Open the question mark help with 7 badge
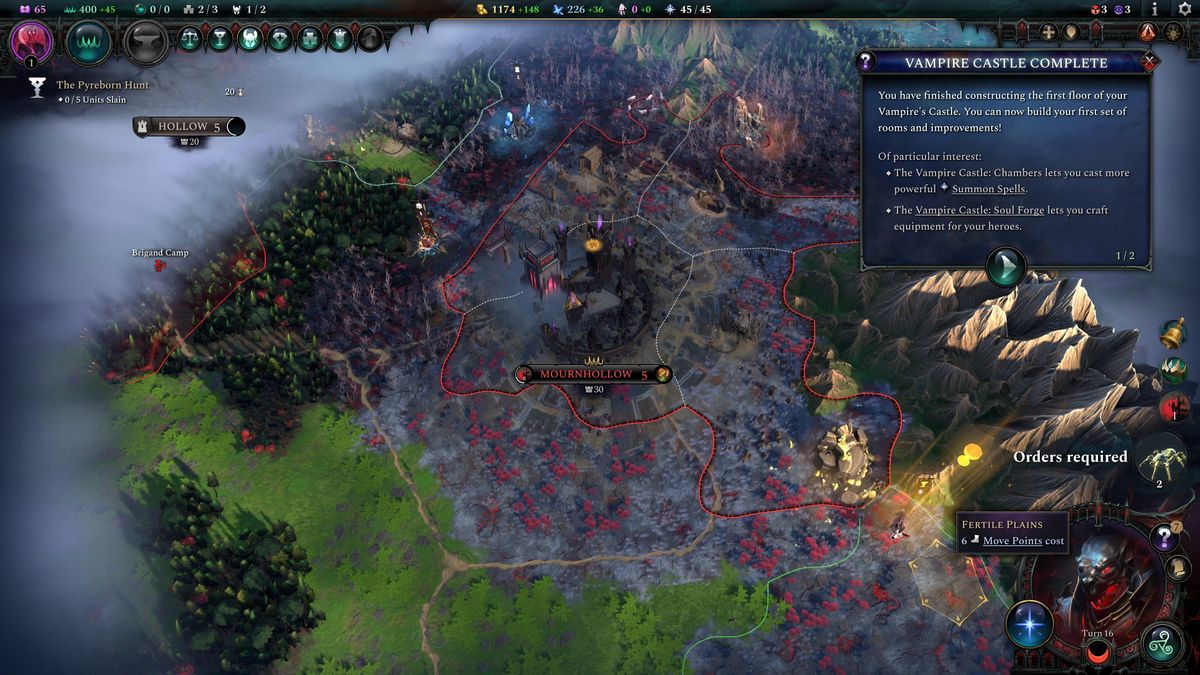 pyautogui.click(x=1163, y=538)
